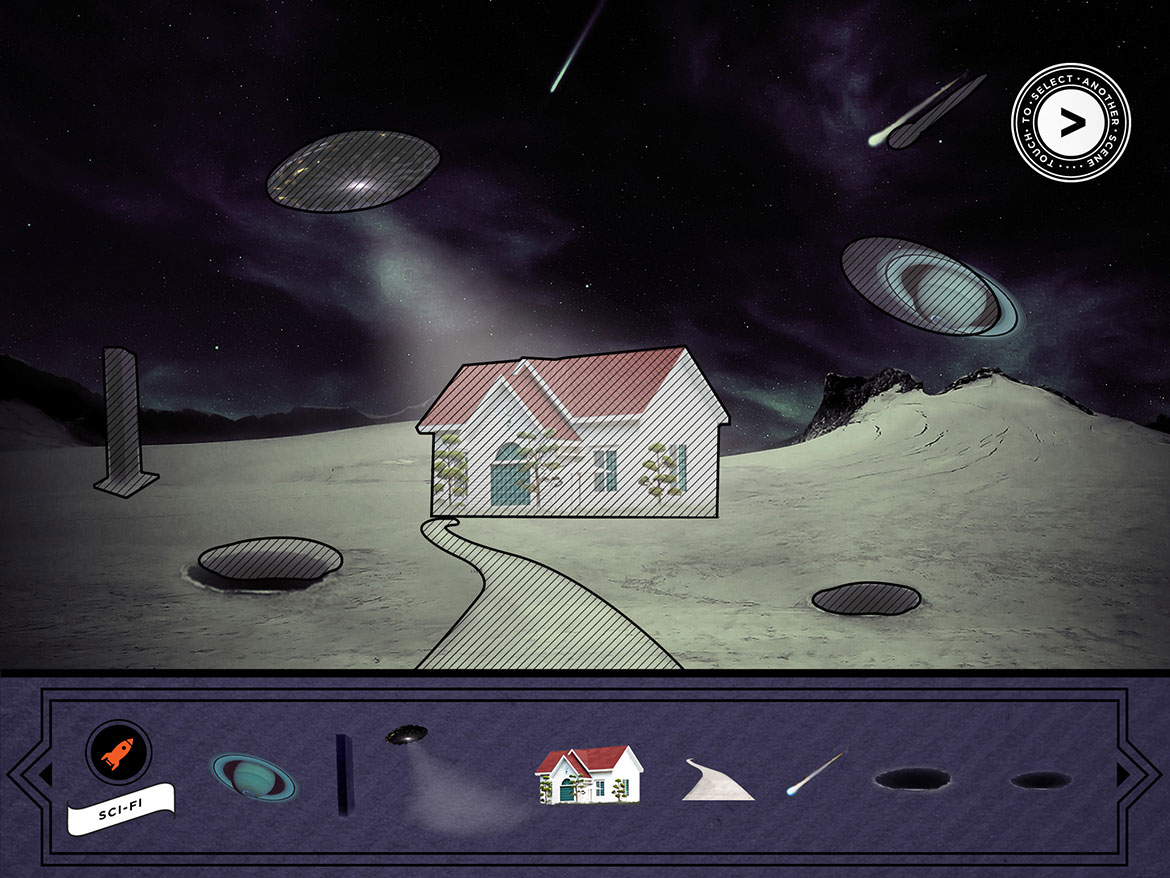Choose the dark monolith sticker
Image resolution: width=1170 pixels, height=878 pixels.
345,774
